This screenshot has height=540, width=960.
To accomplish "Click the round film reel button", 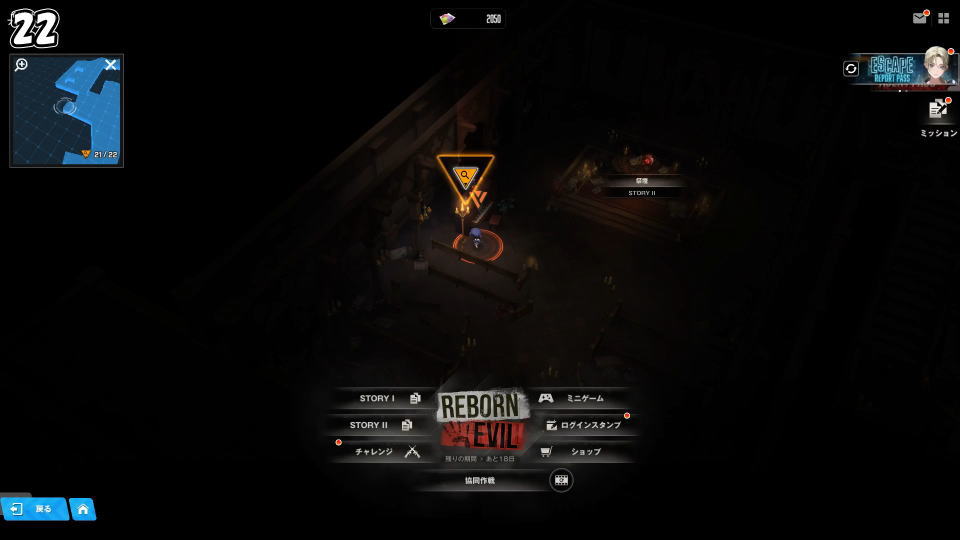I will tap(561, 480).
